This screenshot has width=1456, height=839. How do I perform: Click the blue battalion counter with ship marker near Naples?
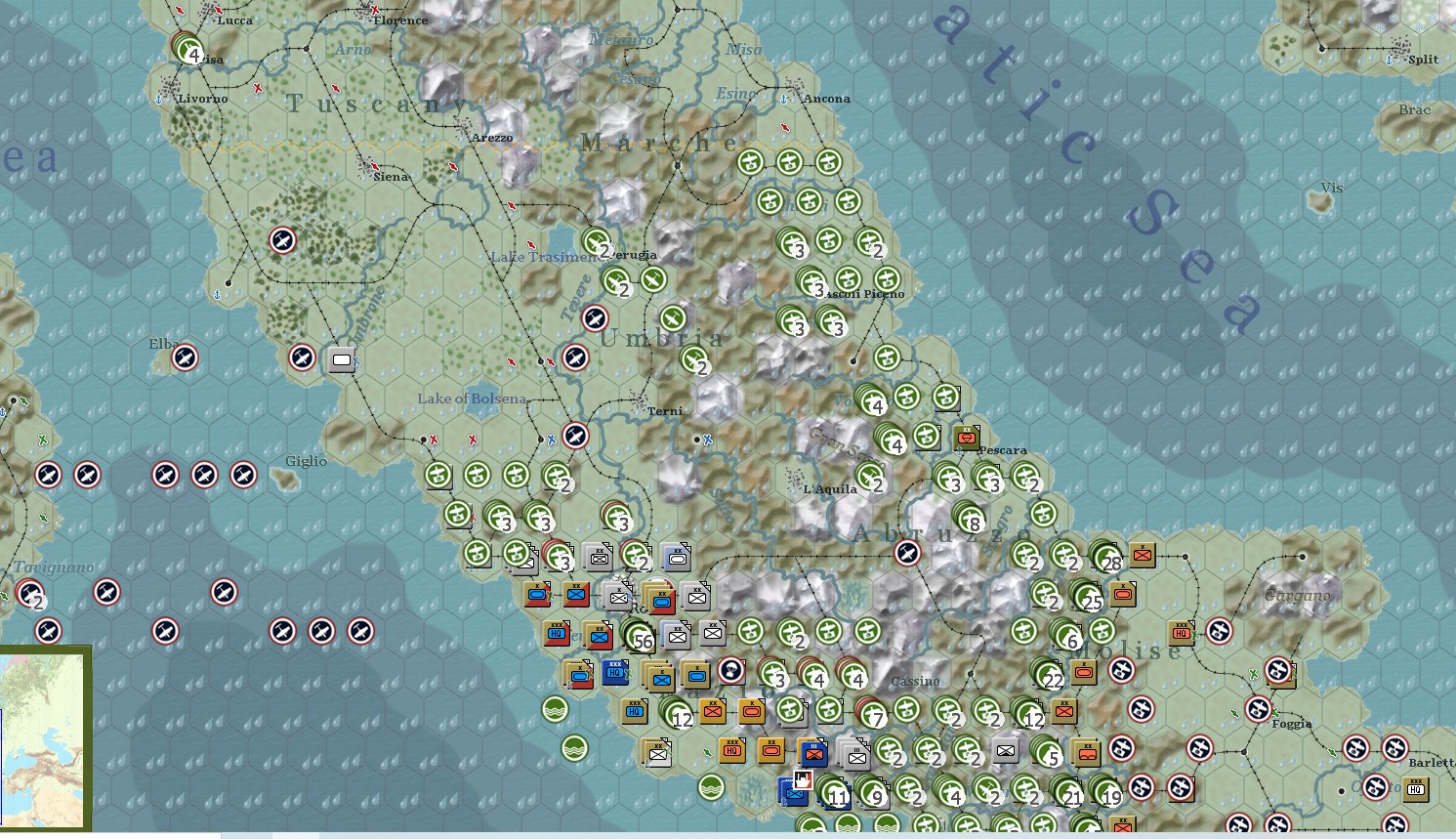tap(794, 793)
